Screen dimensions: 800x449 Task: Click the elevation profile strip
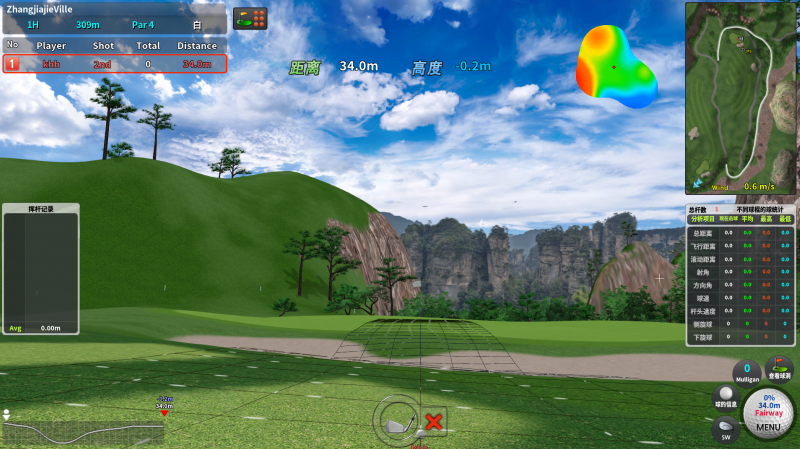tap(84, 427)
